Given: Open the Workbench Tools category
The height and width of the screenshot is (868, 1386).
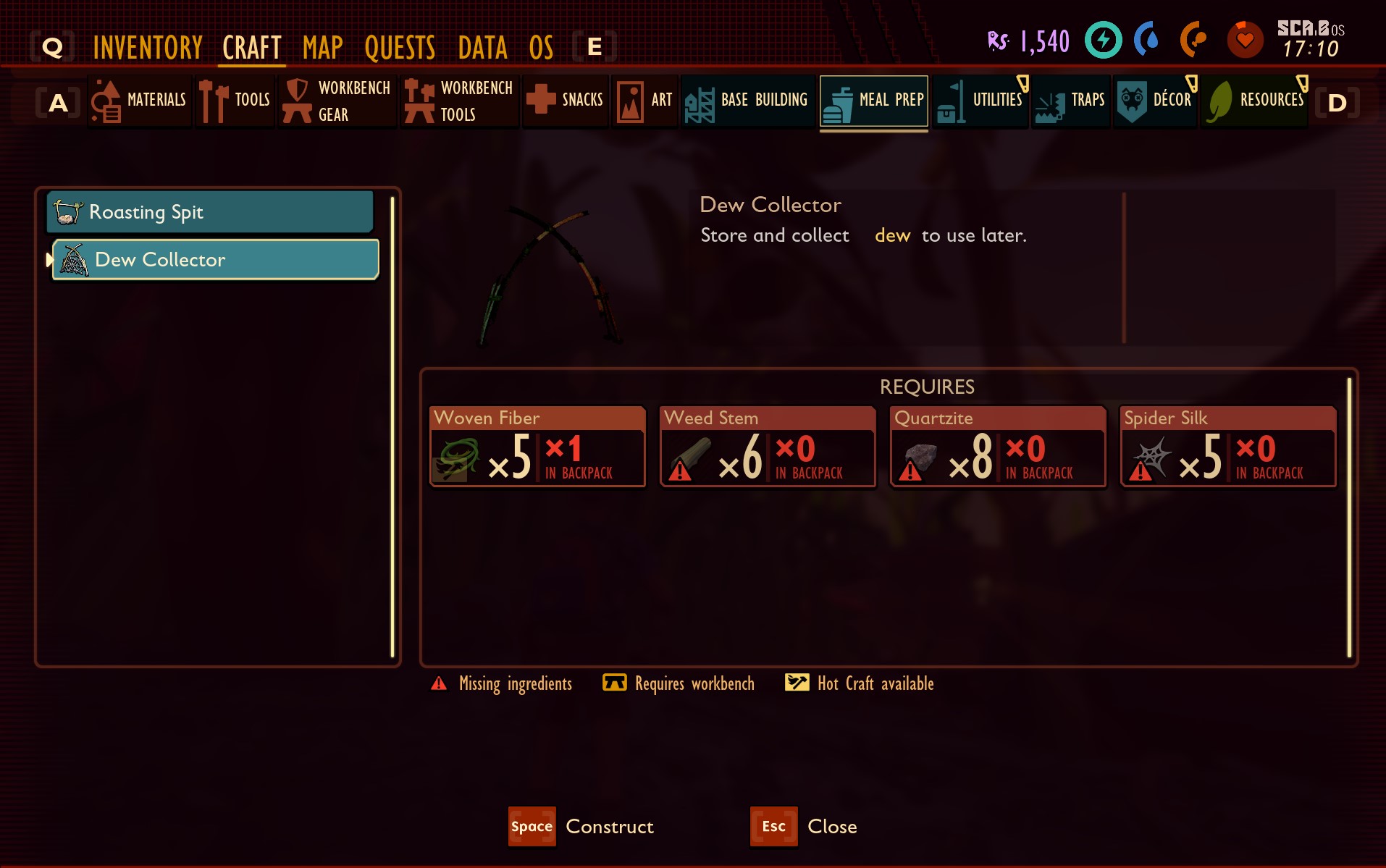Looking at the screenshot, I should (x=419, y=101).
